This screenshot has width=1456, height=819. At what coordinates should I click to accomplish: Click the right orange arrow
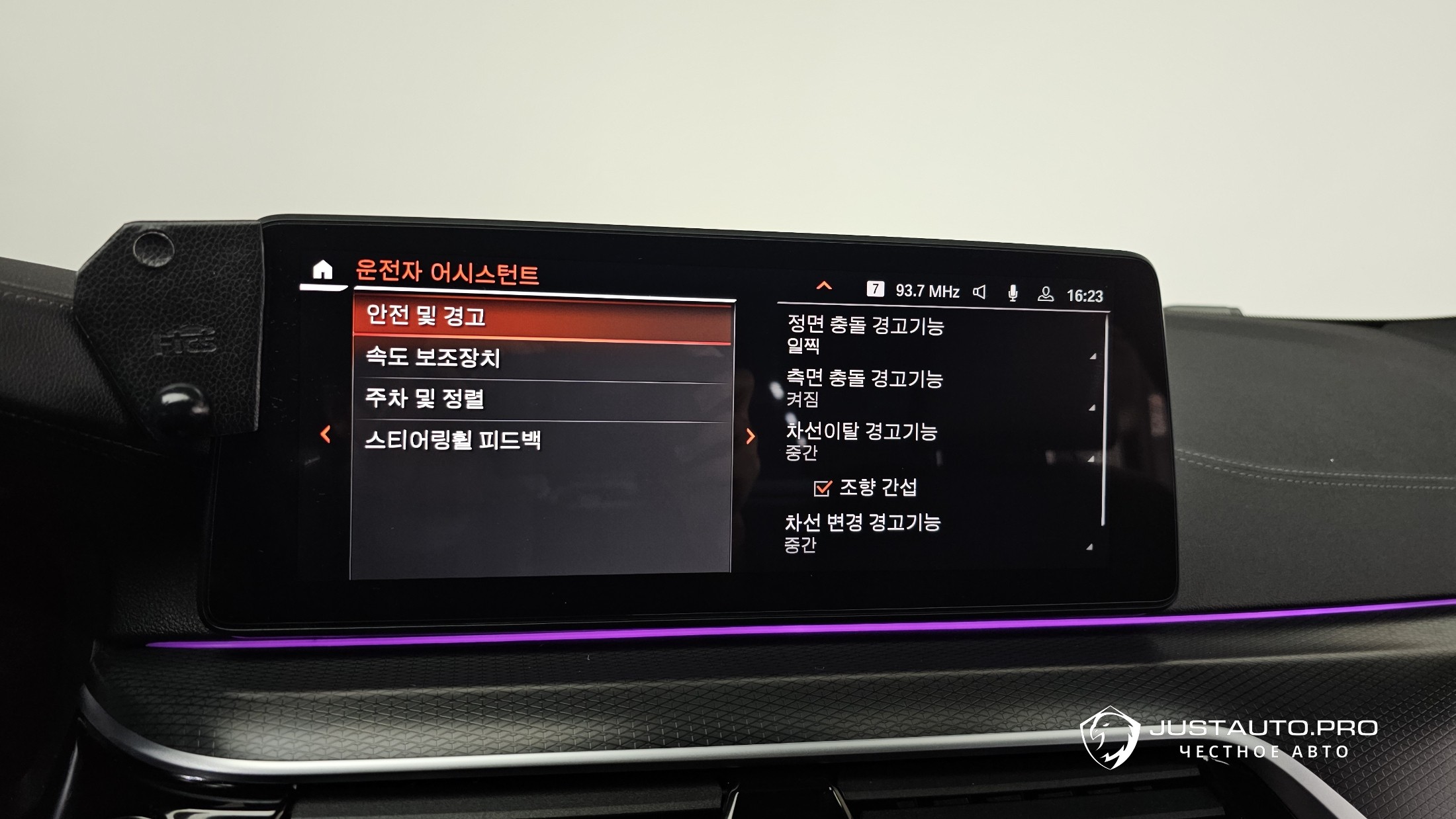tap(751, 437)
